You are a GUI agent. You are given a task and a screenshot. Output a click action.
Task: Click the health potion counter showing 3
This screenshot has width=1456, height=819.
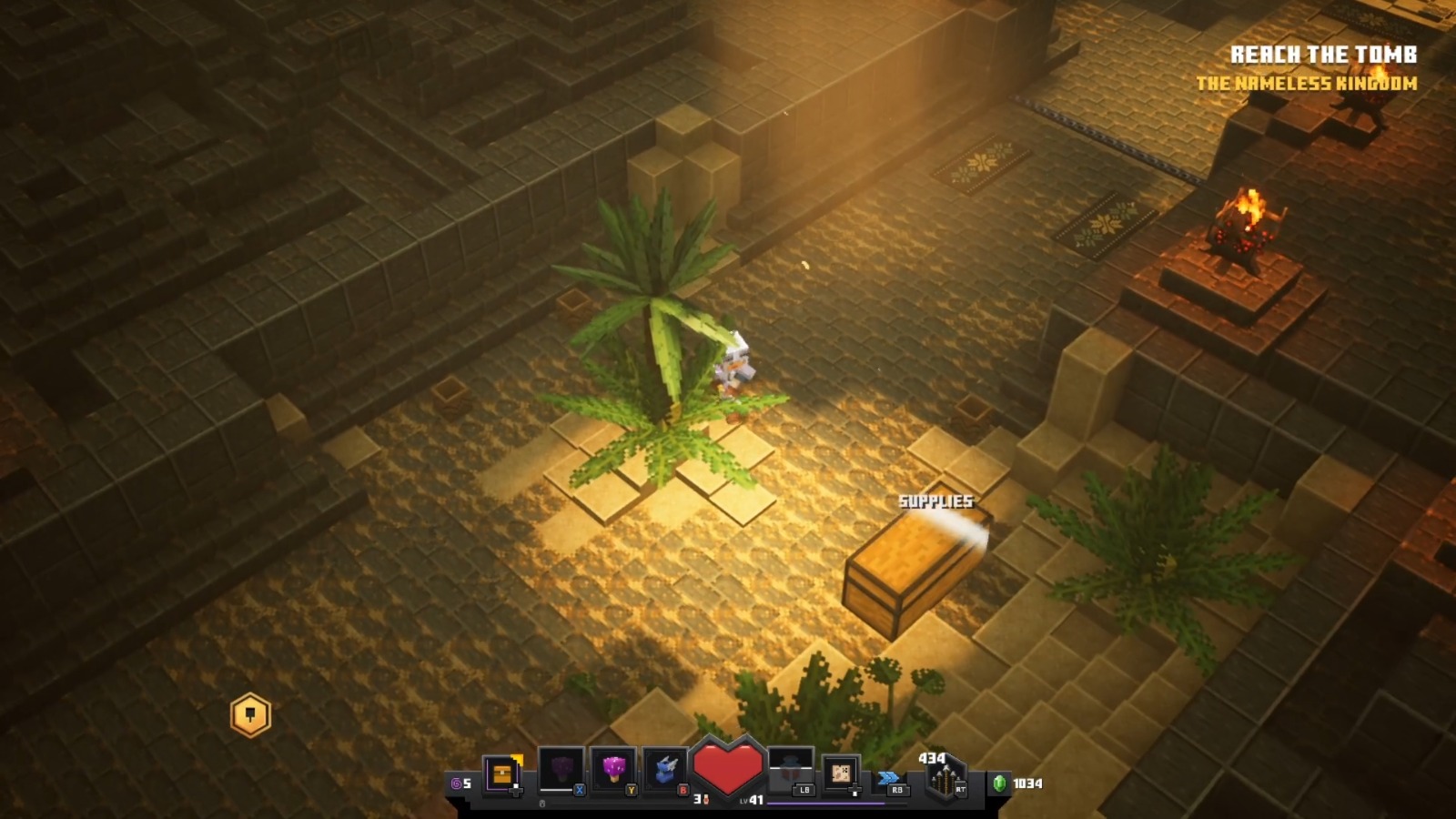(x=697, y=799)
